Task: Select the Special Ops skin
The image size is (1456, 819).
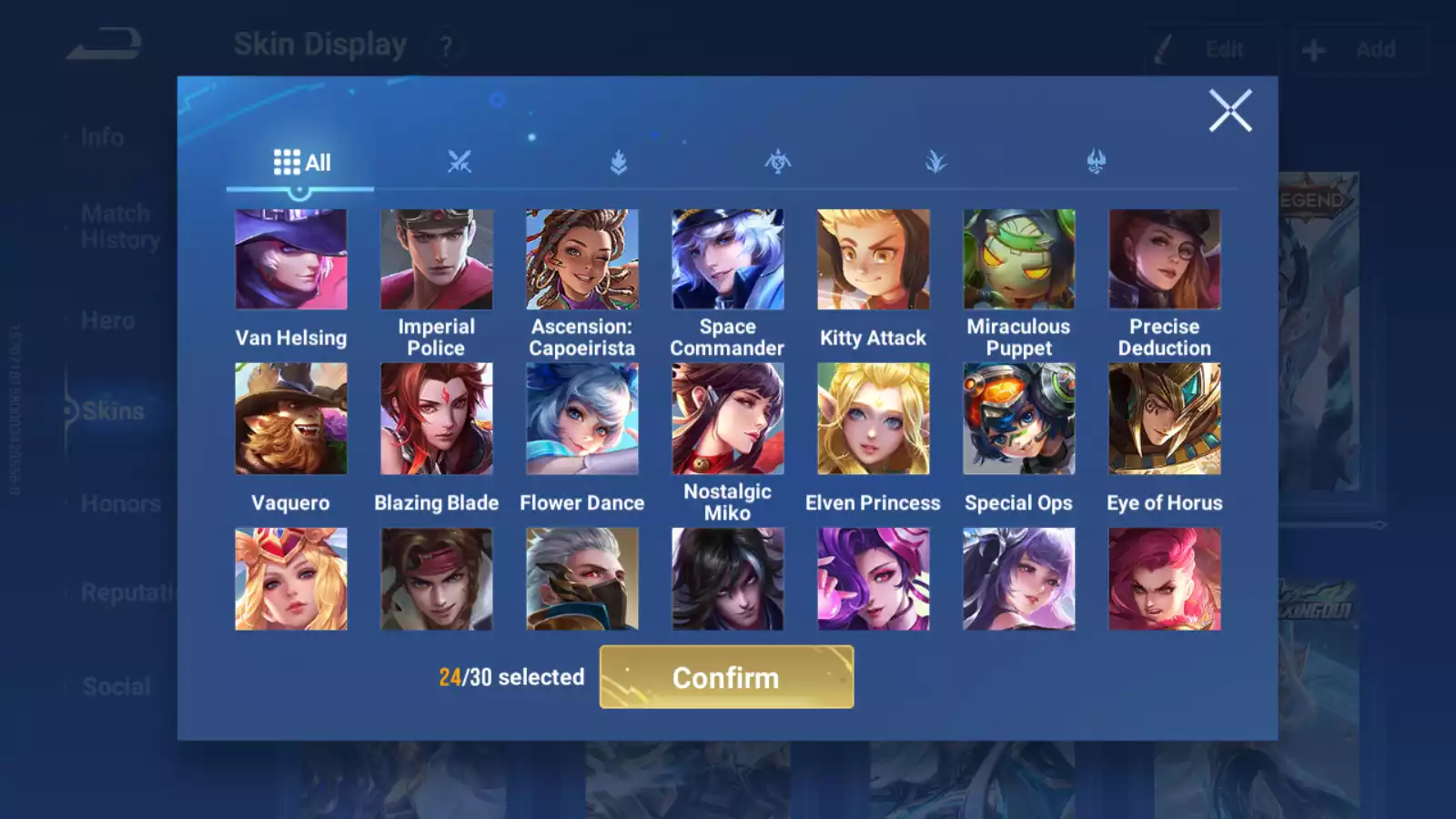Action: tap(1019, 420)
